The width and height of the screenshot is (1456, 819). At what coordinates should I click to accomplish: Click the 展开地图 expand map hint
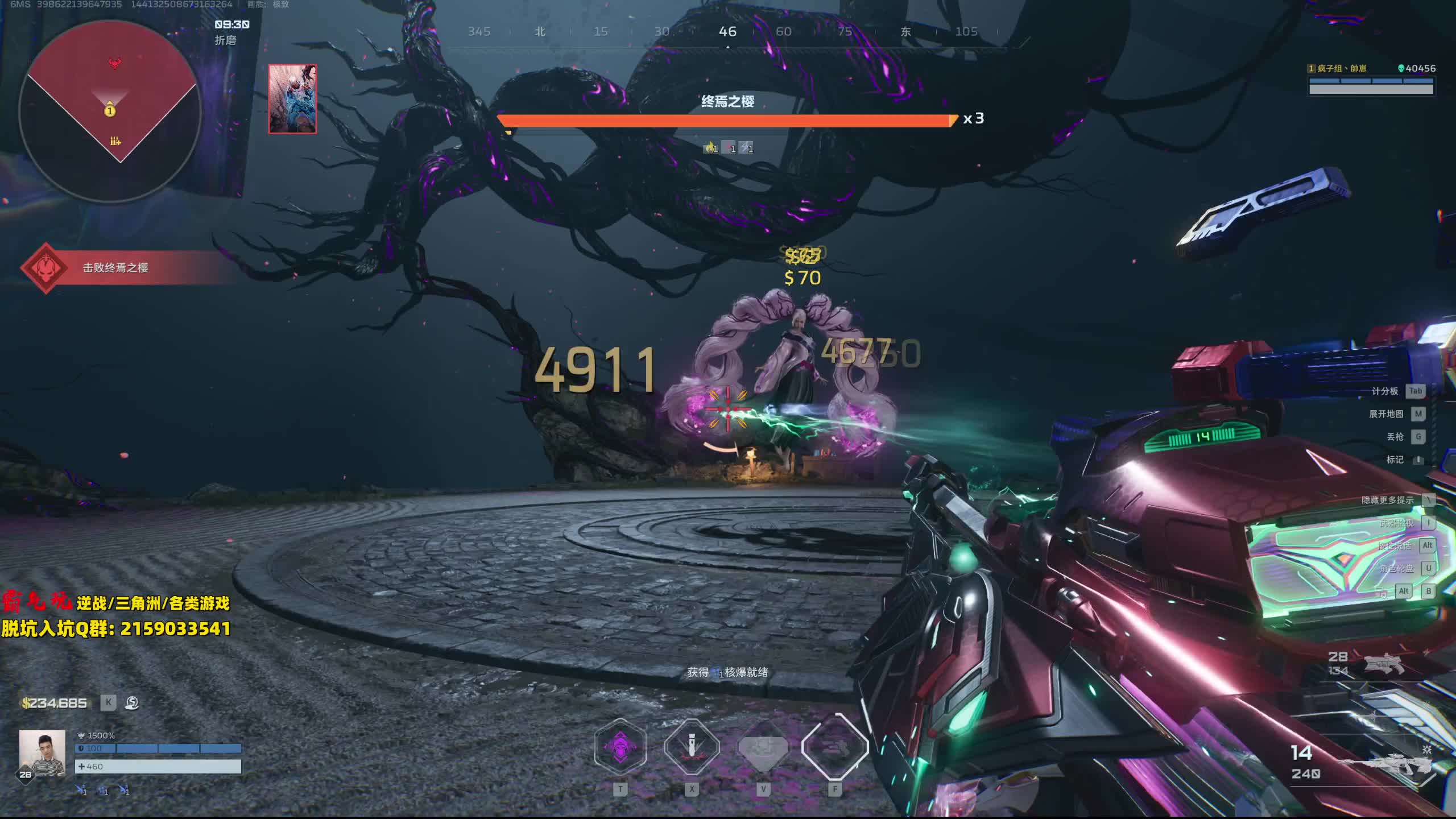click(x=1386, y=414)
